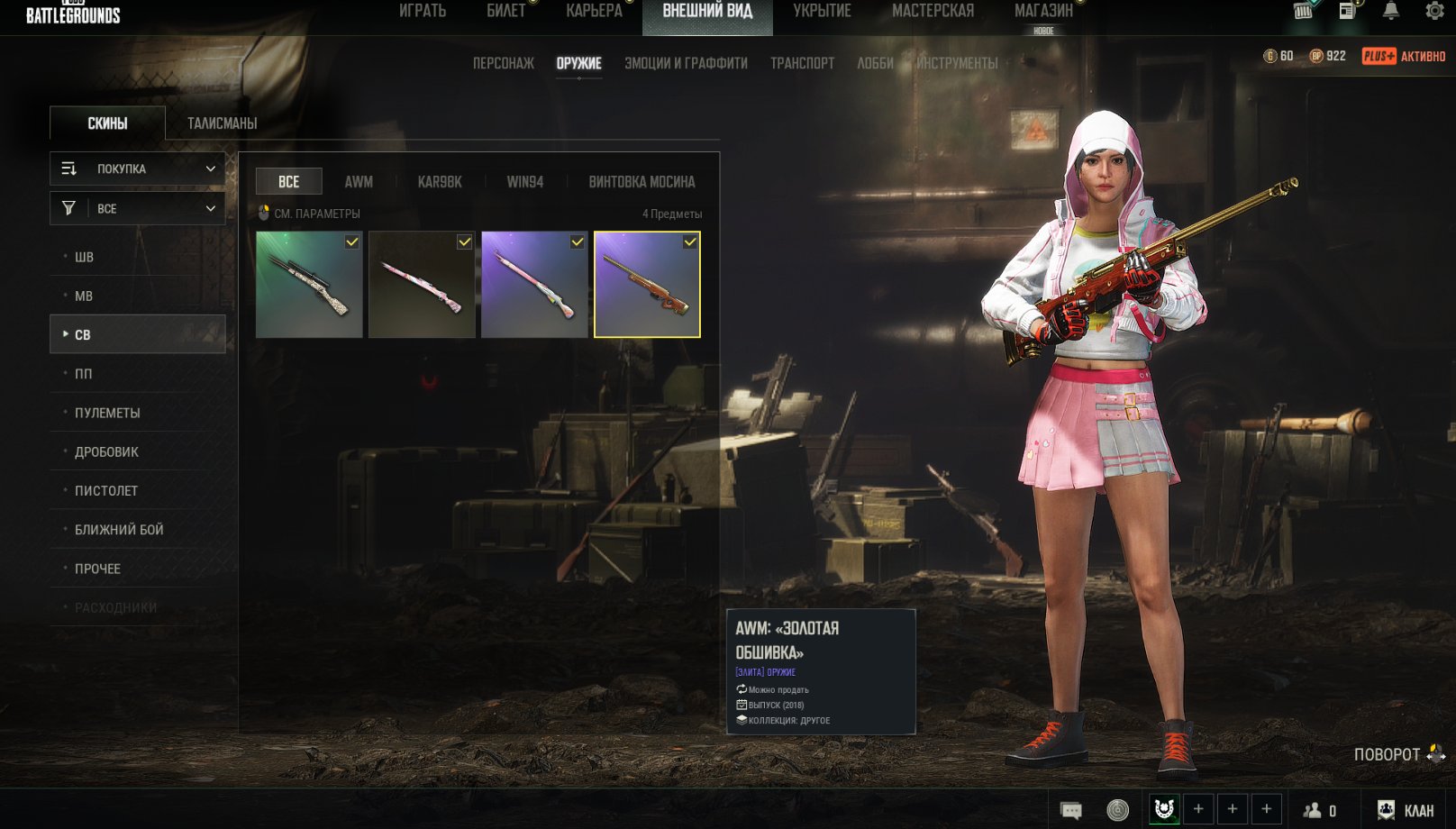Switch to the КАРЬЕРА tab
Image resolution: width=1456 pixels, height=829 pixels.
[594, 11]
